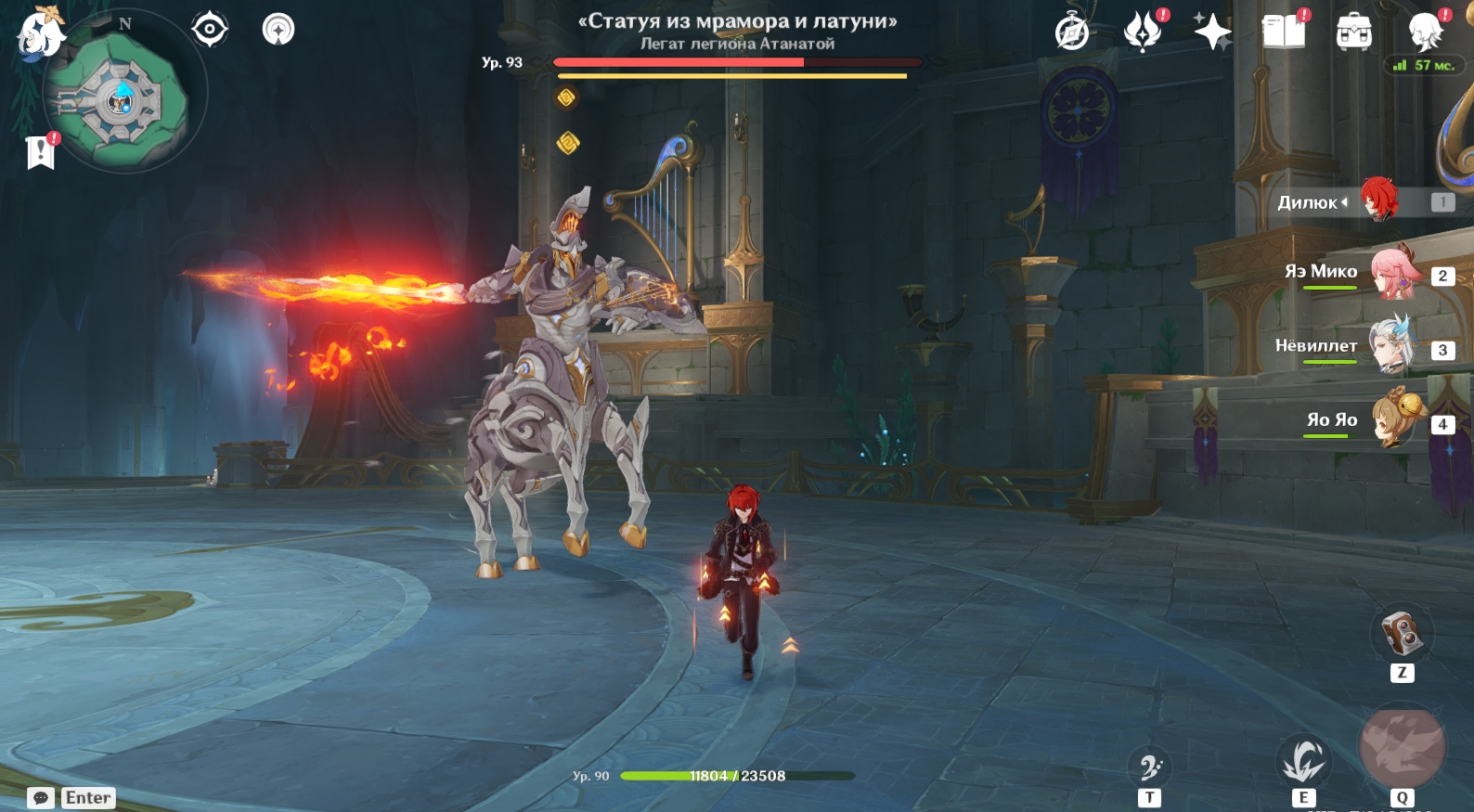
Task: Open the quest log exclamation icon
Action: [41, 151]
